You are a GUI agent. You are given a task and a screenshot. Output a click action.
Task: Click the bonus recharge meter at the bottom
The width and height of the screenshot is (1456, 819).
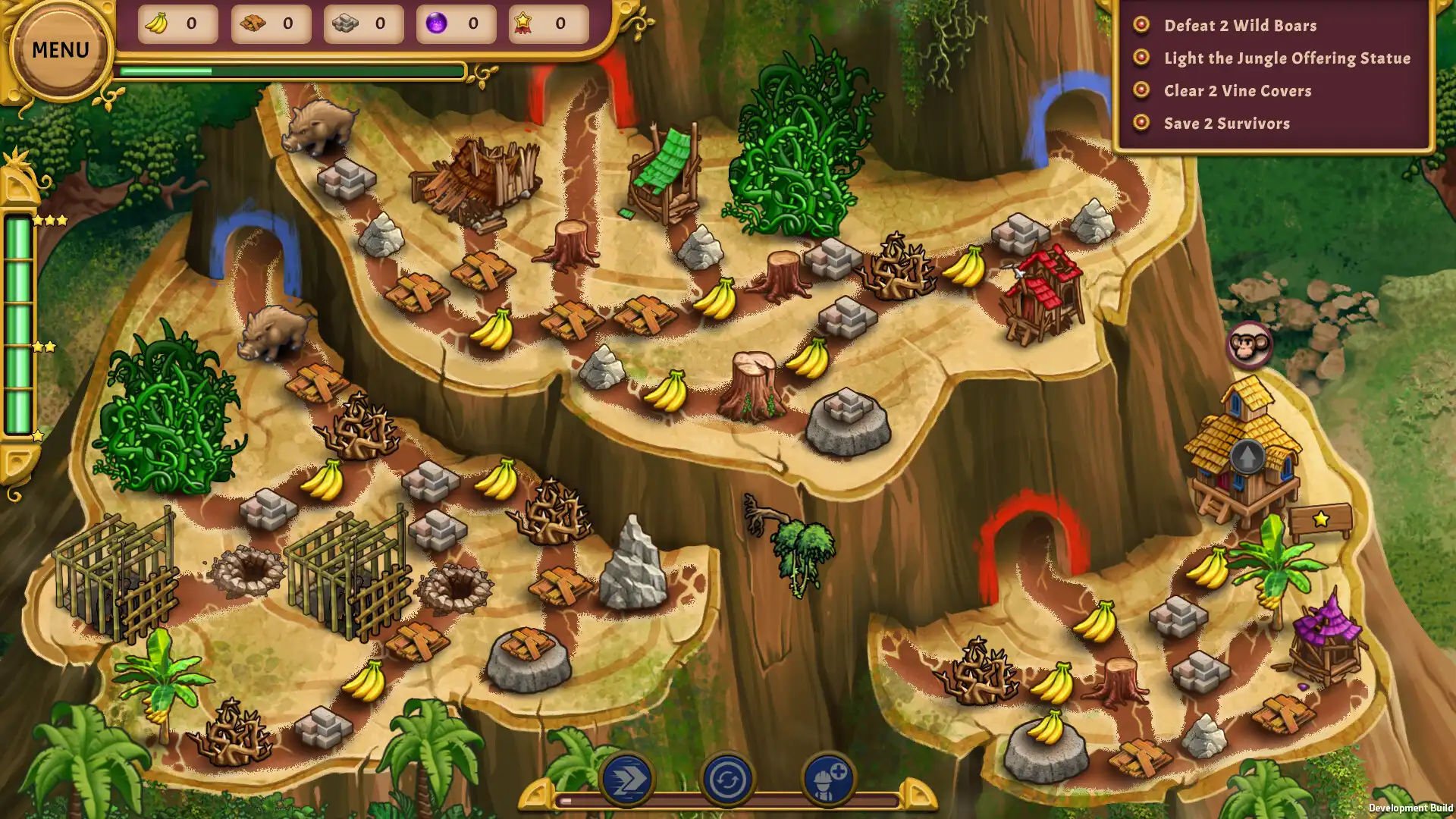[x=728, y=799]
